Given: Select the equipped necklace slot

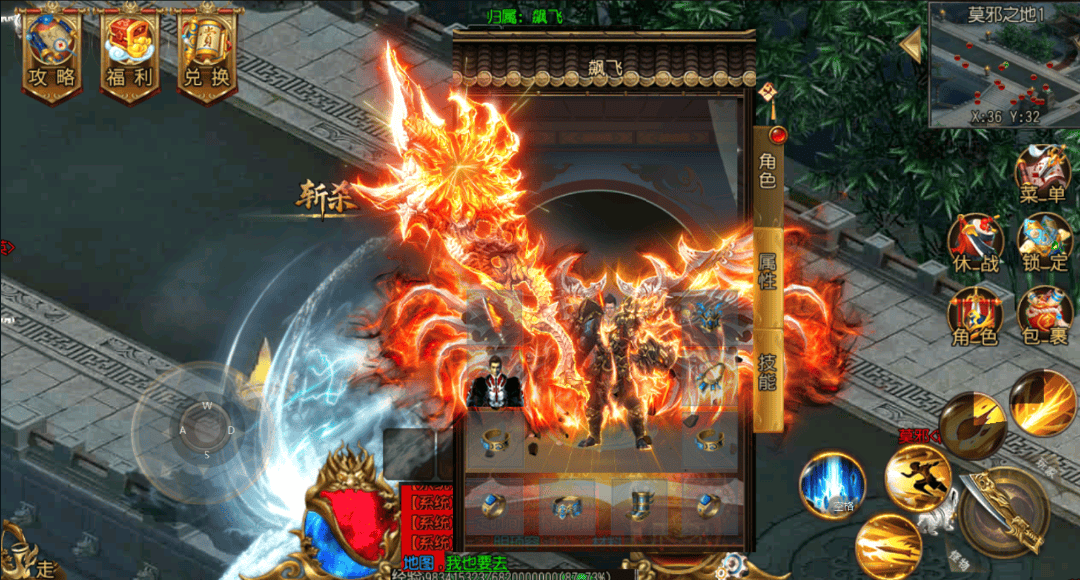Looking at the screenshot, I should [708, 378].
